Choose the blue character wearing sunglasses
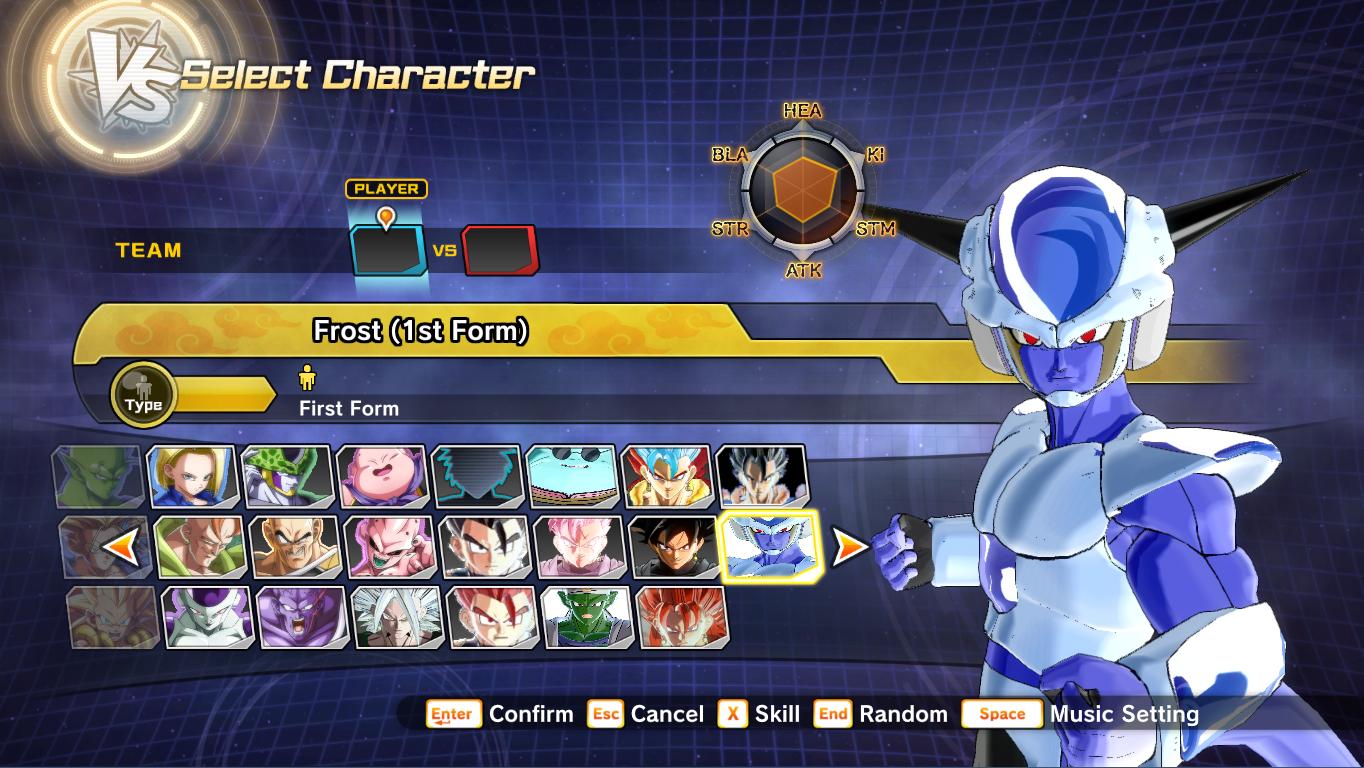This screenshot has height=768, width=1364. point(572,477)
